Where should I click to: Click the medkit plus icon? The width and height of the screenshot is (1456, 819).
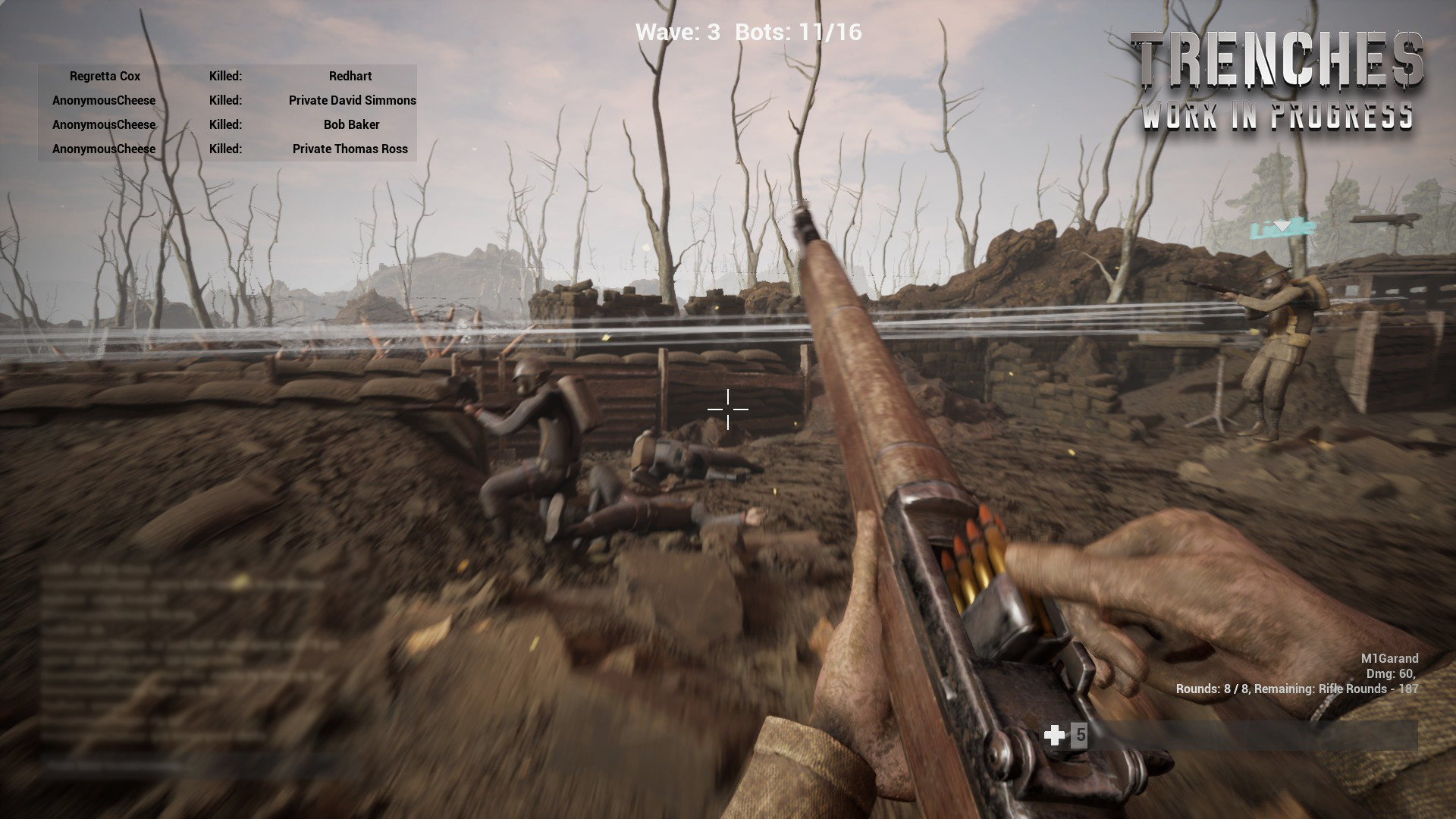click(1054, 735)
